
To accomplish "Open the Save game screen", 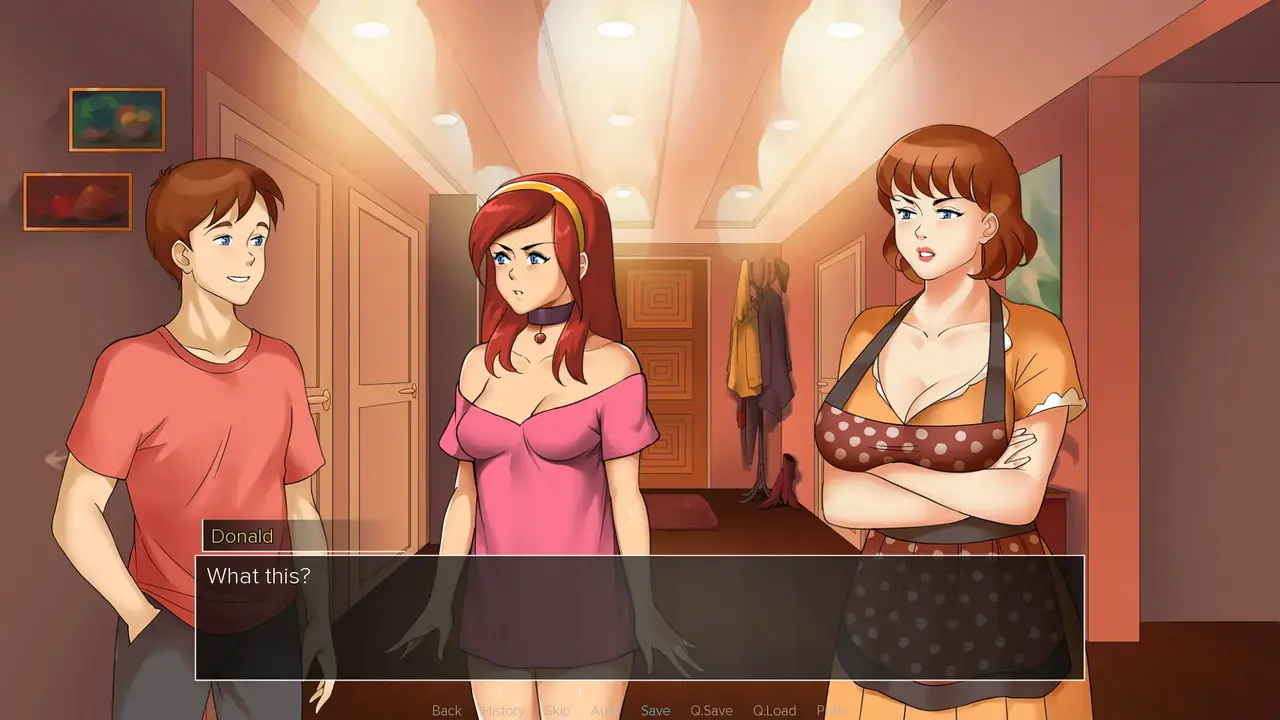I will coord(655,710).
